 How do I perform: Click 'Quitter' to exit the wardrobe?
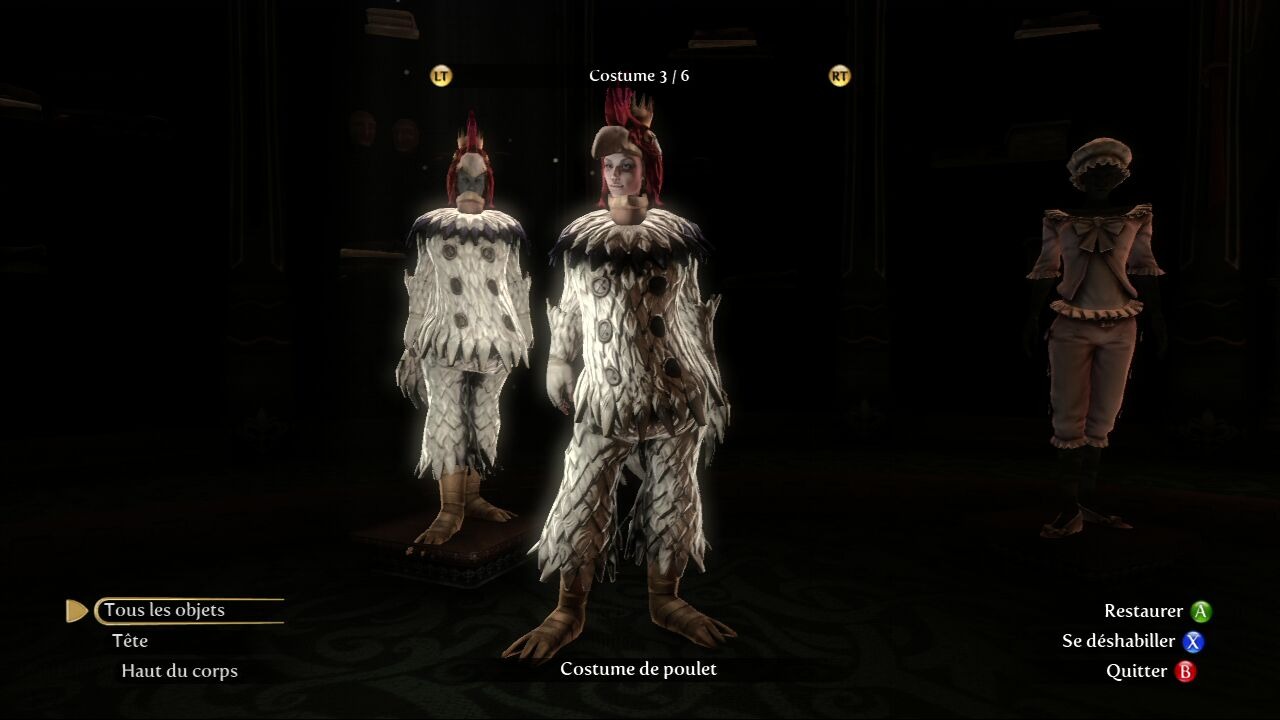1136,671
